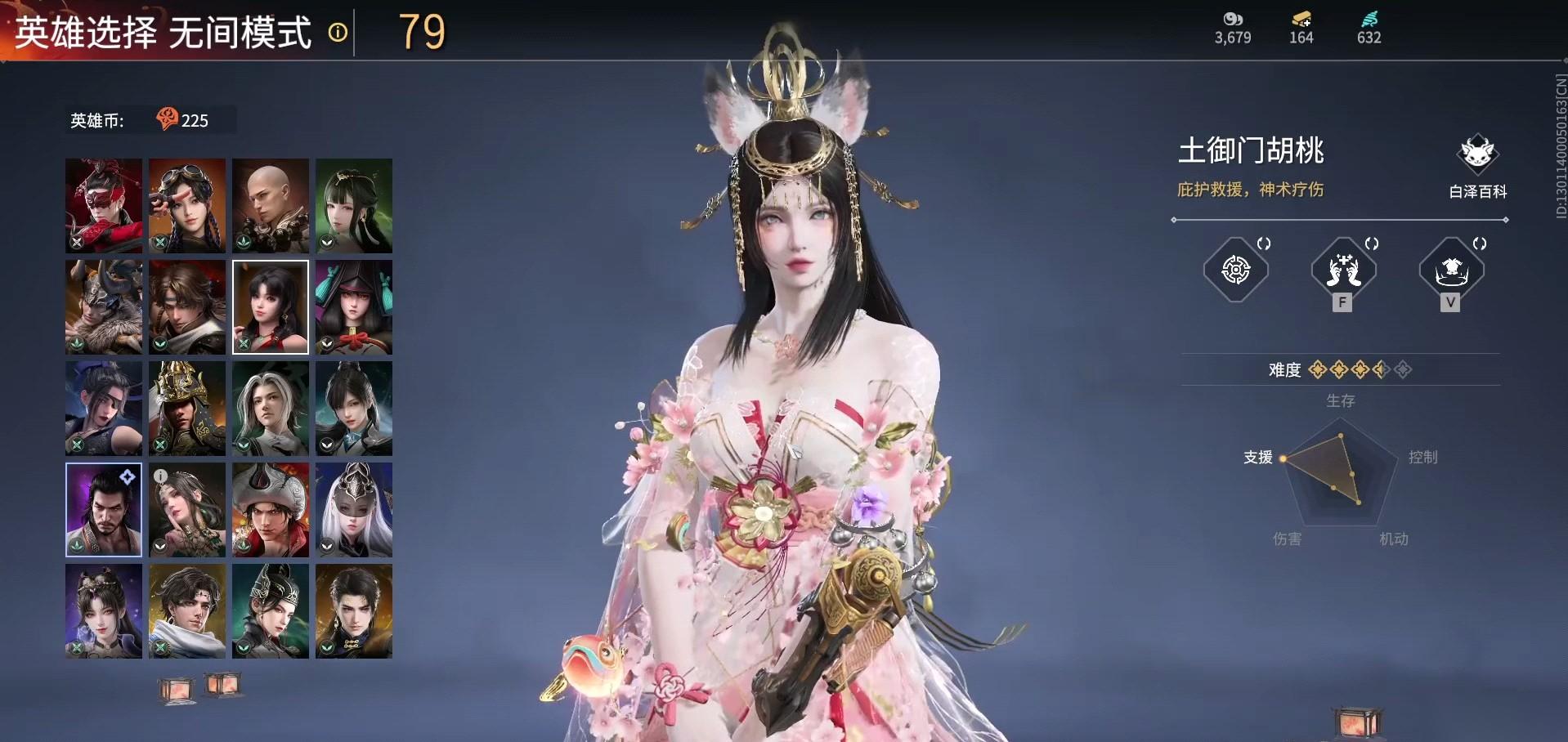Viewport: 1568px width, 742px height.
Task: Toggle the diamond marker on the bearded hero portrait
Action: 128,476
